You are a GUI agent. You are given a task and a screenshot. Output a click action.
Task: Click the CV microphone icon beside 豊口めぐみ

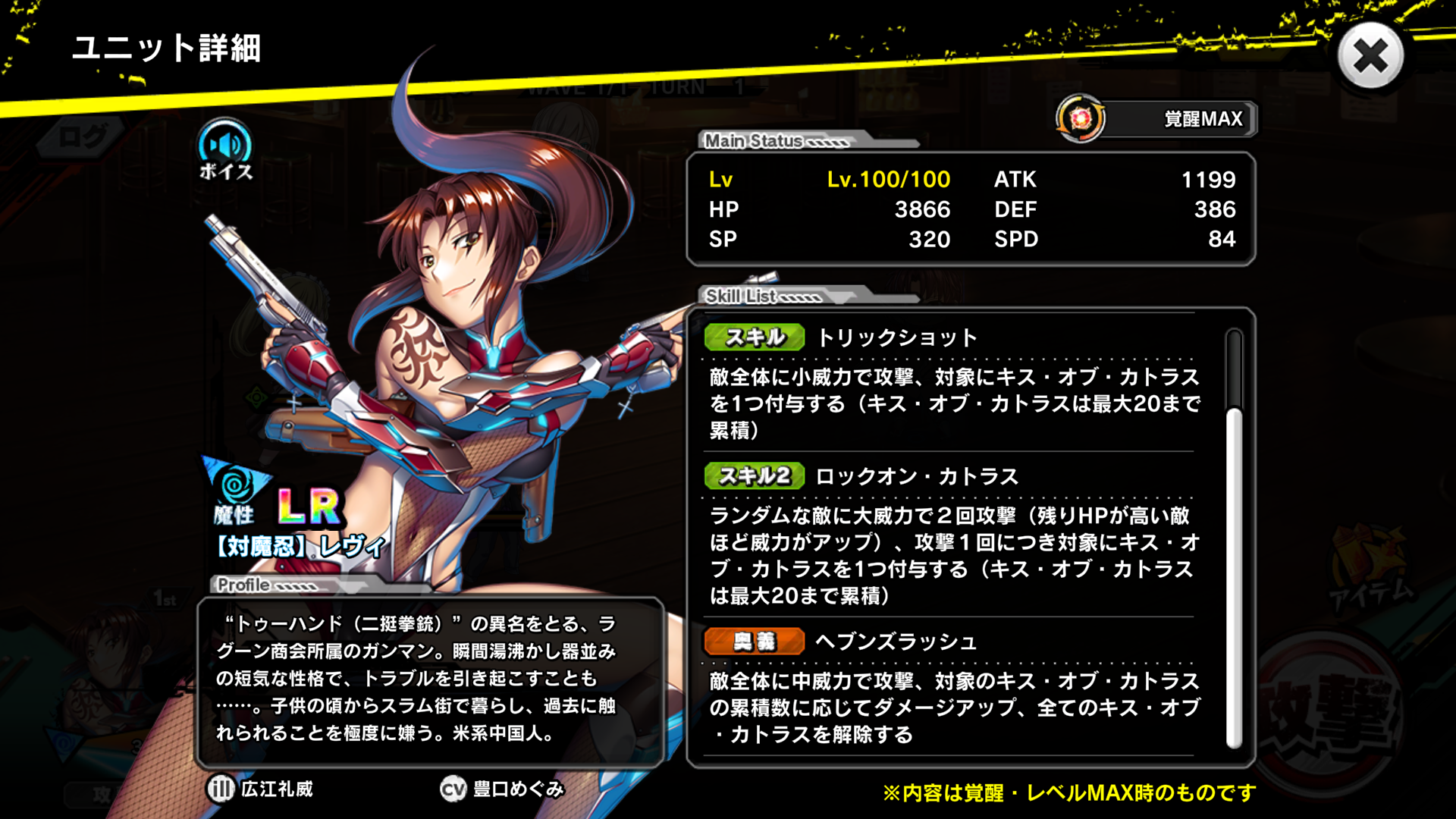(x=453, y=789)
